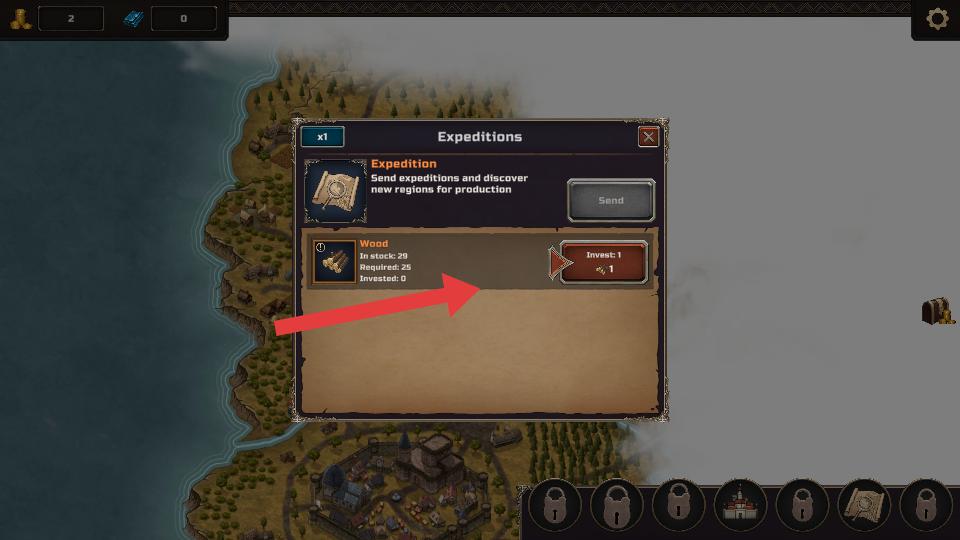Open settings with the gear icon

tap(937, 19)
